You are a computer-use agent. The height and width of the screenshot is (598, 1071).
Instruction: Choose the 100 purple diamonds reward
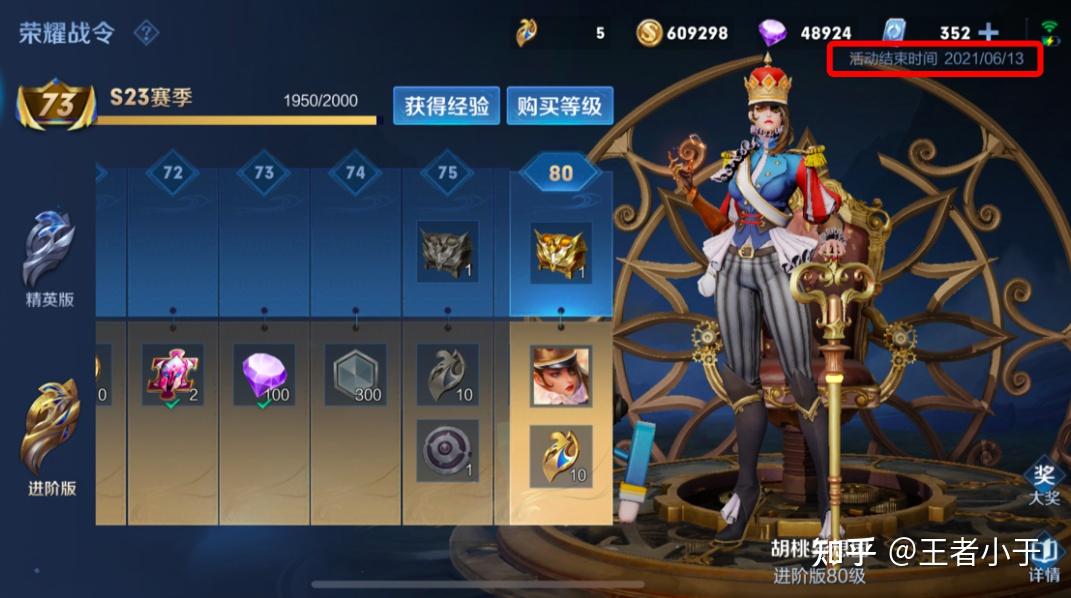pos(265,376)
